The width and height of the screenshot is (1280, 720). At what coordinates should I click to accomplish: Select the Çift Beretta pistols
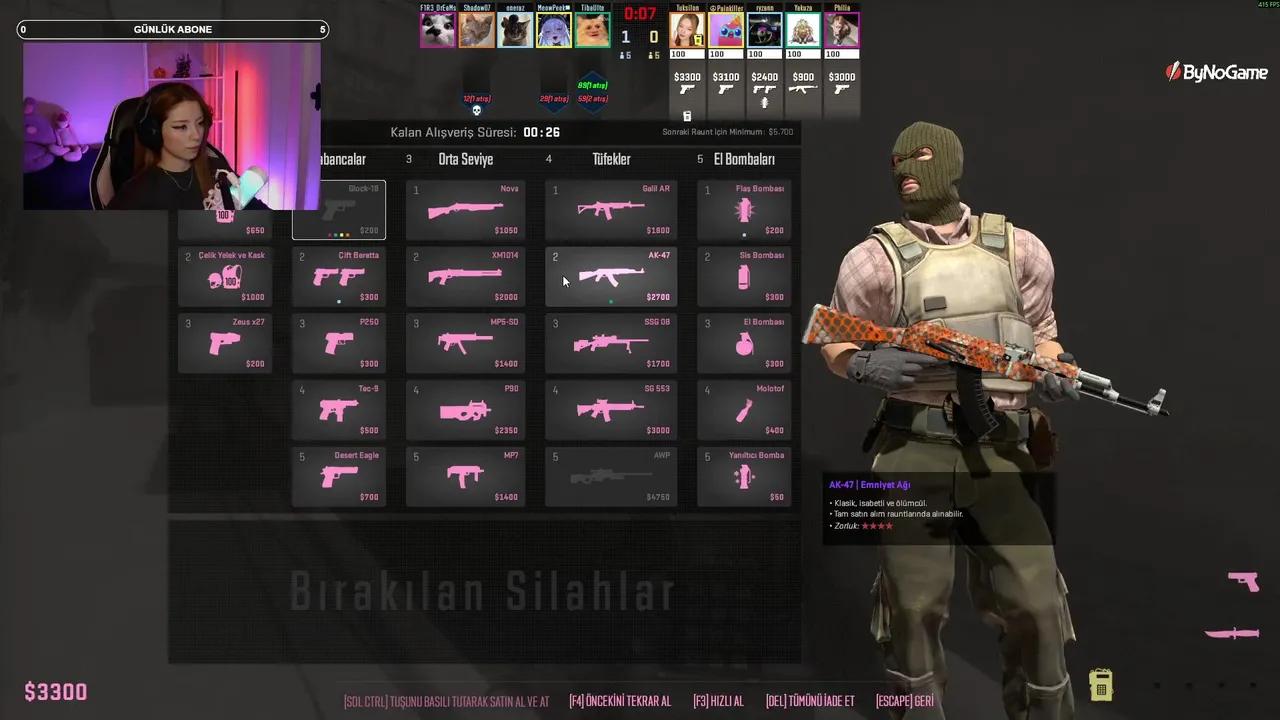[x=338, y=275]
